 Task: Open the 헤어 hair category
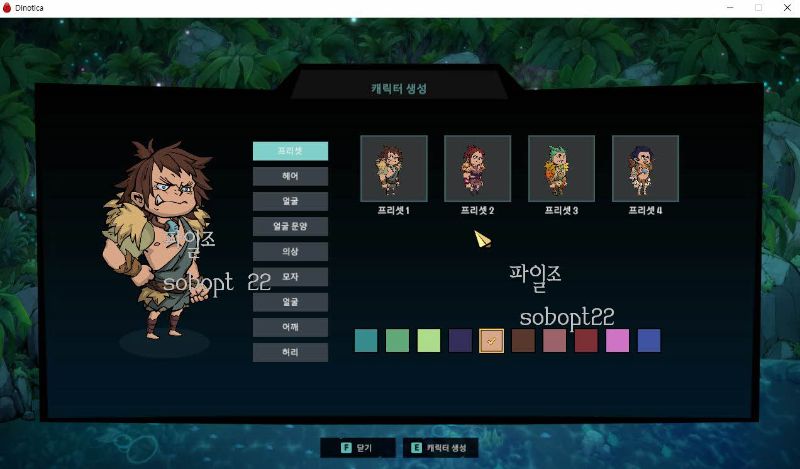click(290, 176)
